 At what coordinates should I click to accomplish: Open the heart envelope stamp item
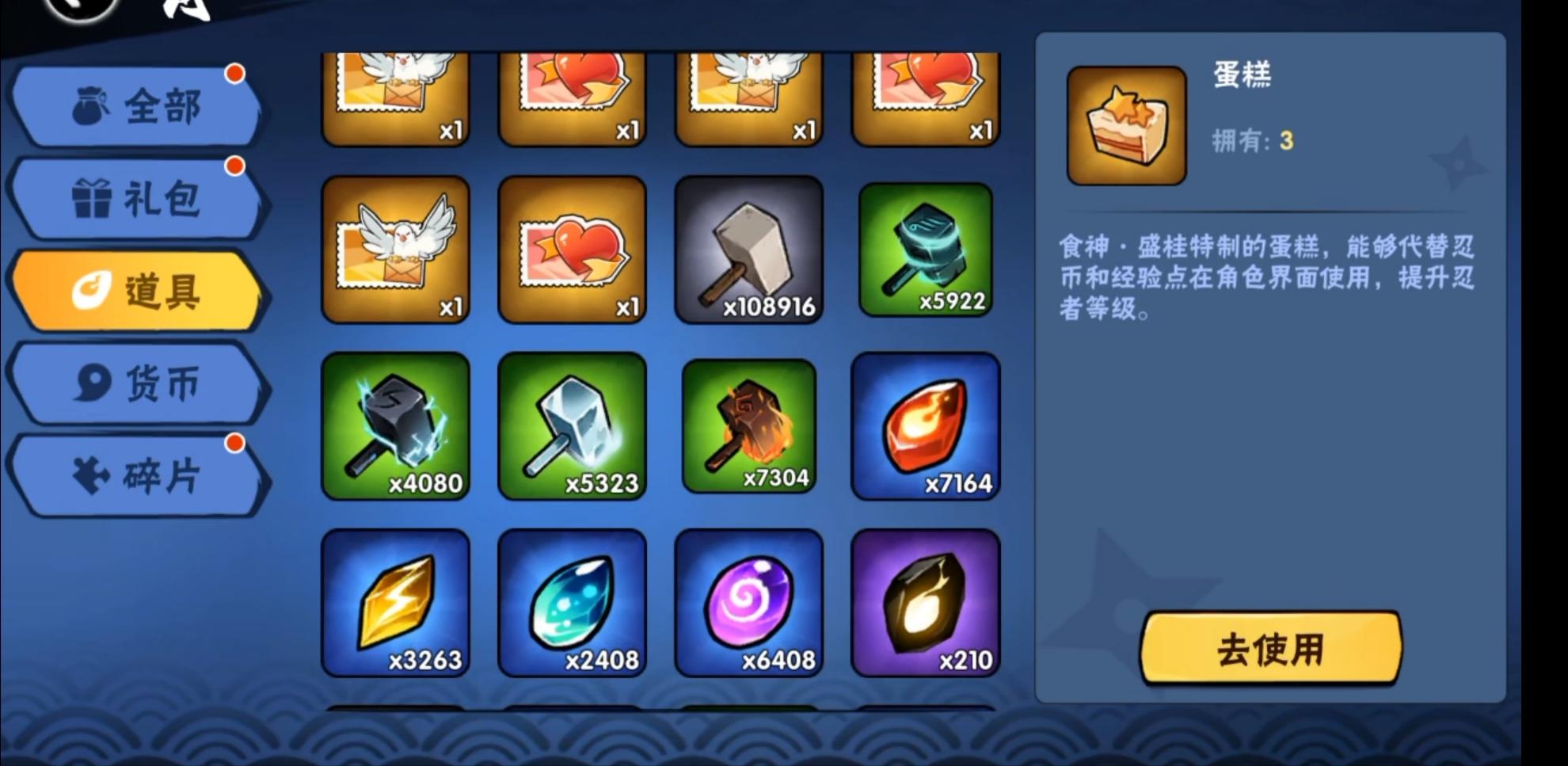573,252
